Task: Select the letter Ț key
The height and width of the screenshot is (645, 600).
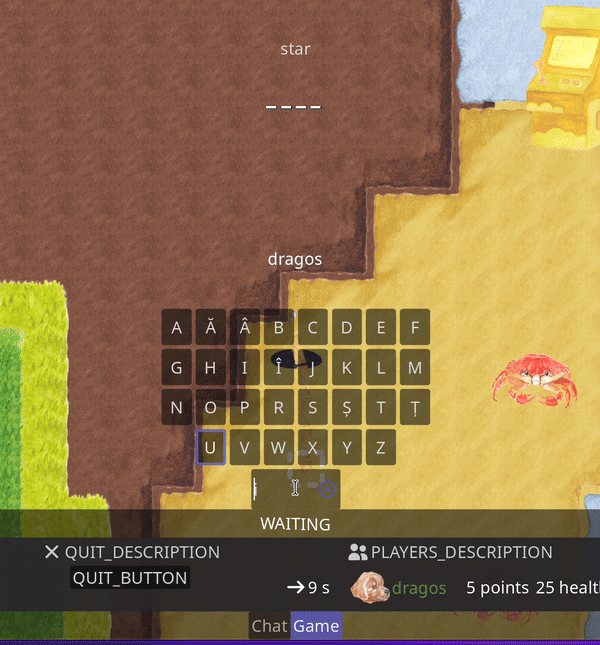Action: click(415, 407)
